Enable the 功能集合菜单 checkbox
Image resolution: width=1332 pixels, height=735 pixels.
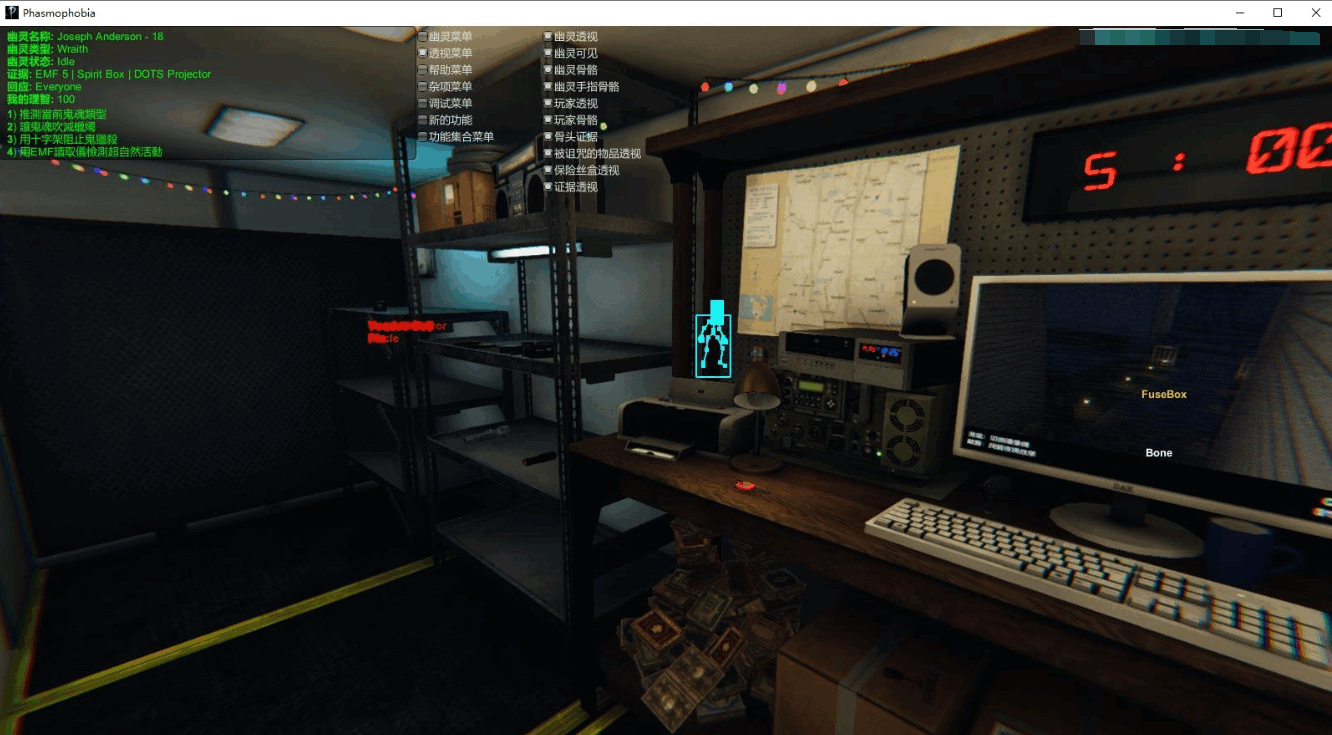[x=424, y=137]
